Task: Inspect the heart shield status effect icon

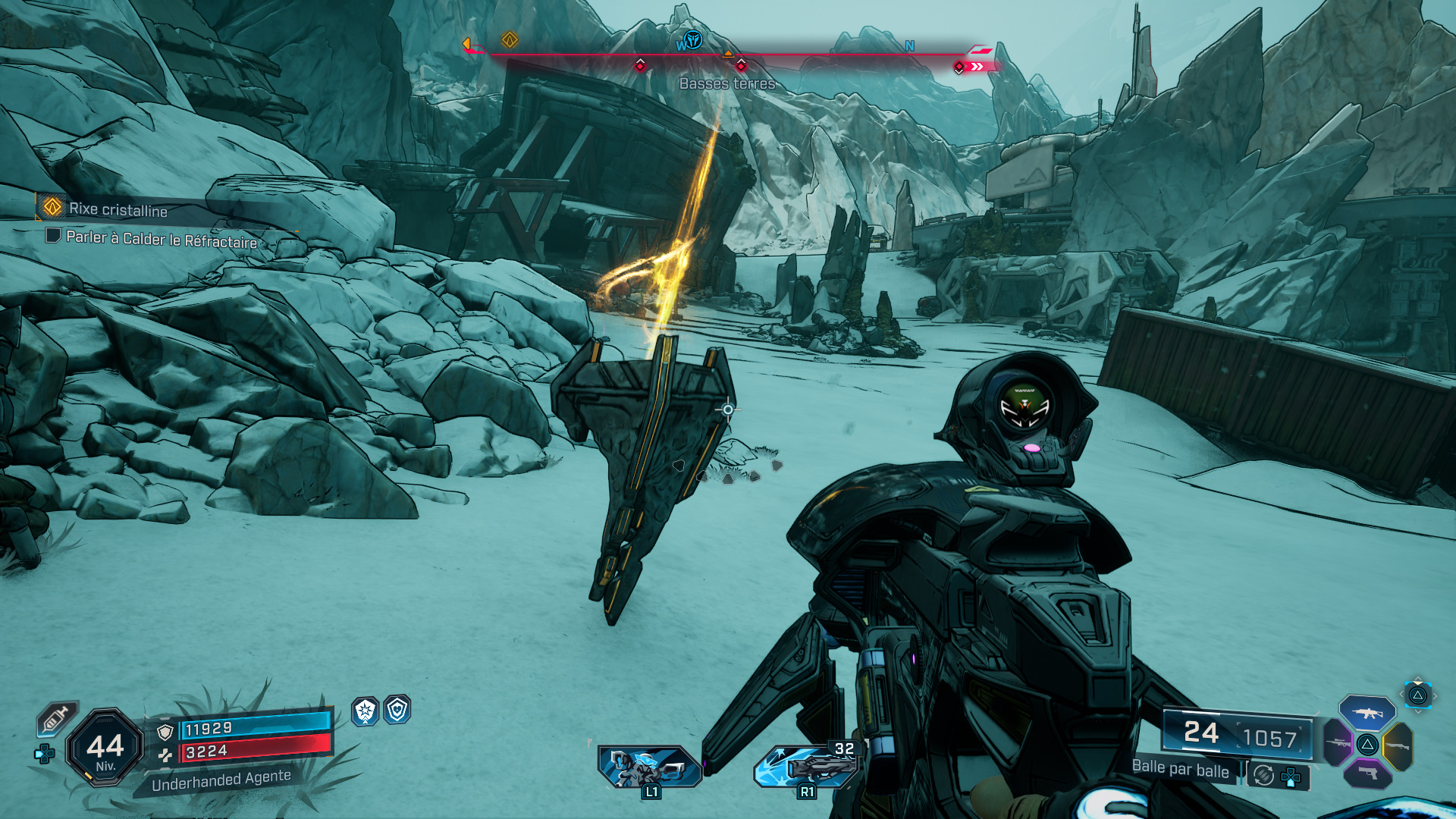Action: [x=397, y=710]
